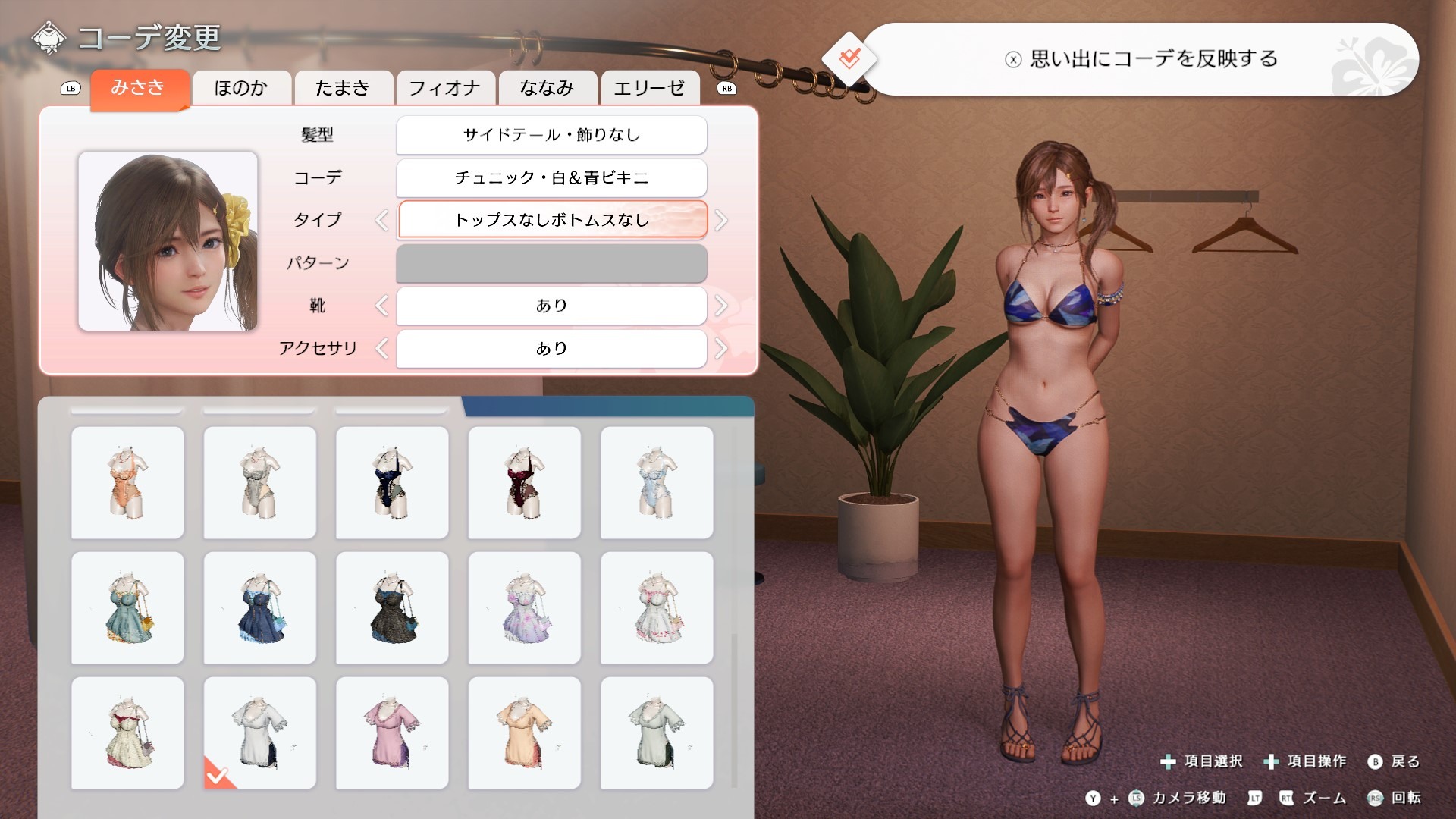Apply outfit via 思い出にコーデを反映する button
Screen dimensions: 1456x819
pyautogui.click(x=1140, y=59)
